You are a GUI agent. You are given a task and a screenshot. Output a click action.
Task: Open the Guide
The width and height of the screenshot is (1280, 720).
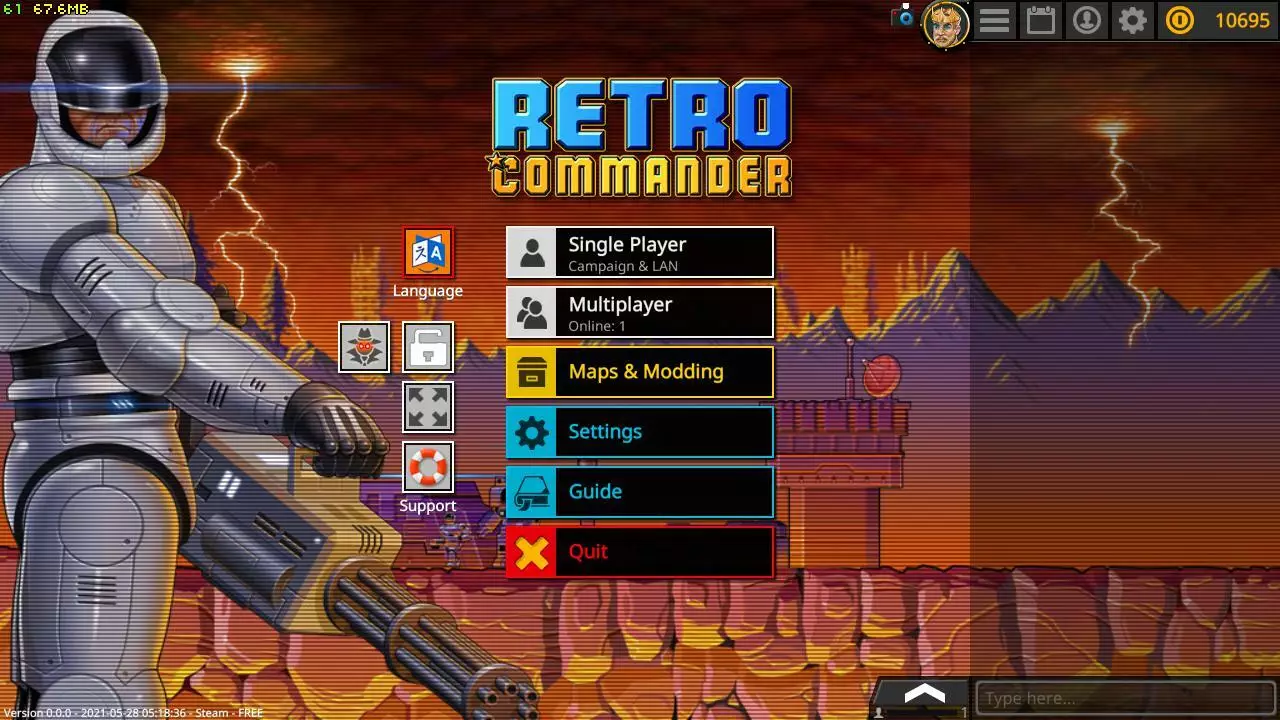pos(640,491)
